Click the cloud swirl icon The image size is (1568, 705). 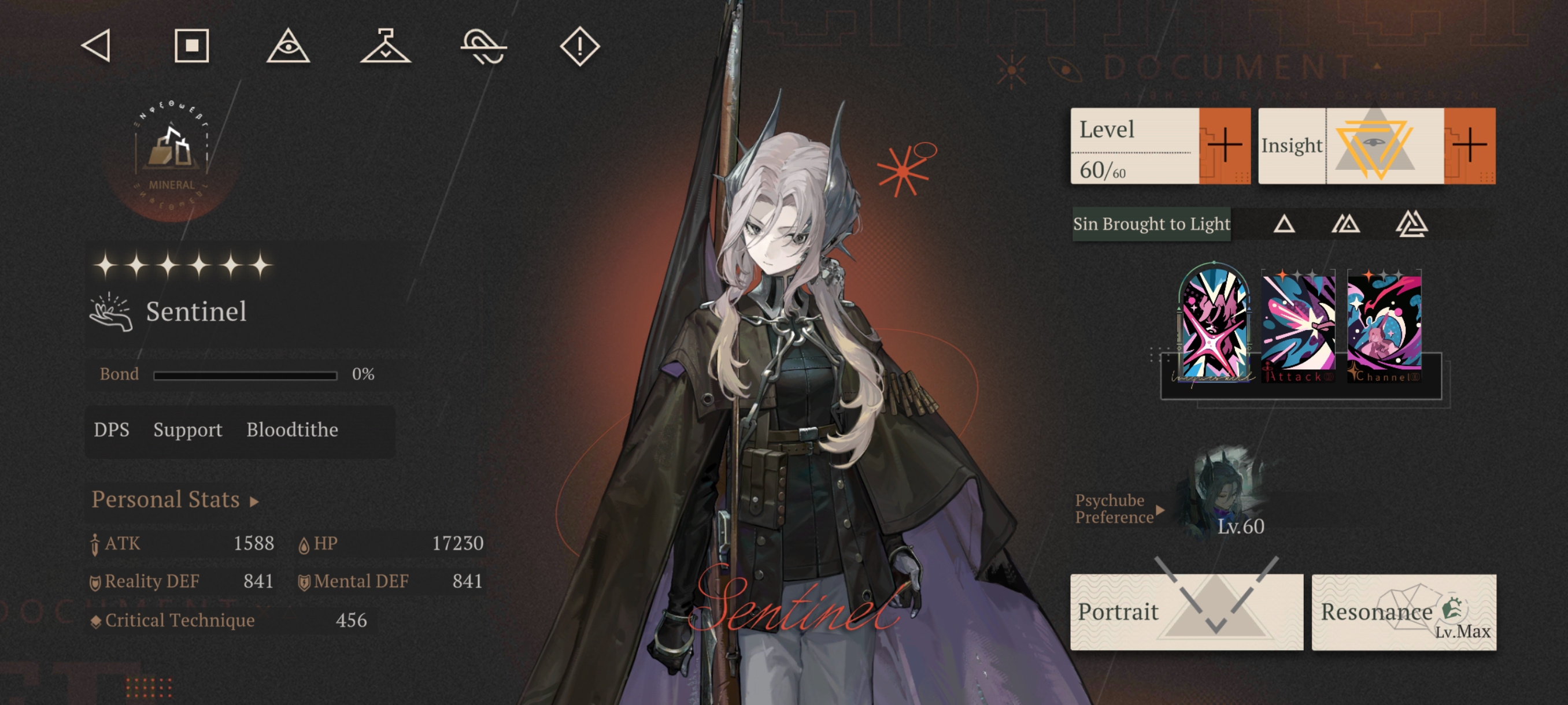pos(483,46)
